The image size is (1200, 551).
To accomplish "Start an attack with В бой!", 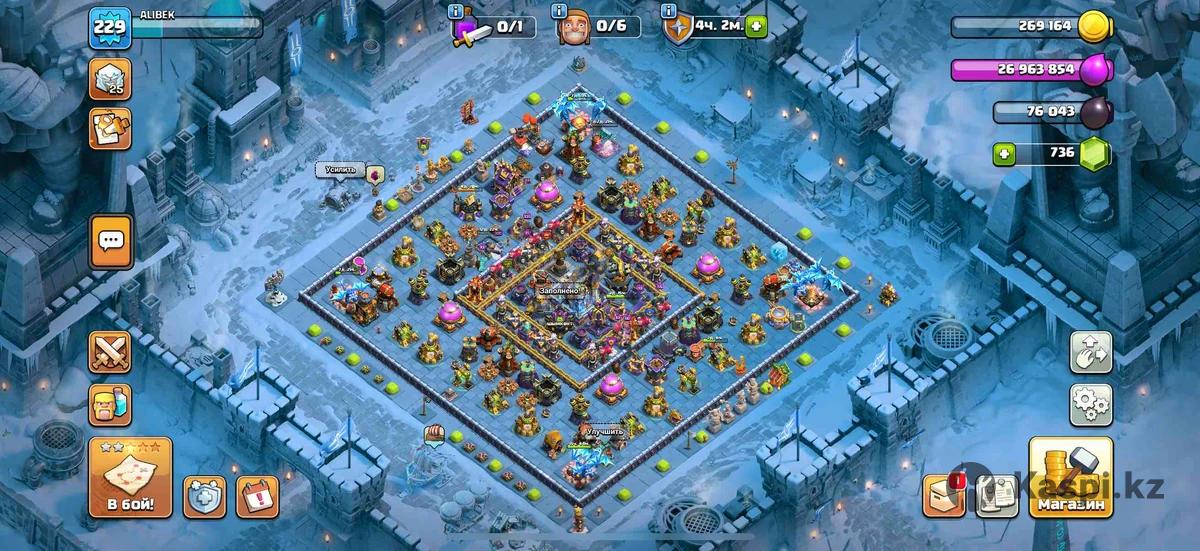I will pyautogui.click(x=130, y=477).
